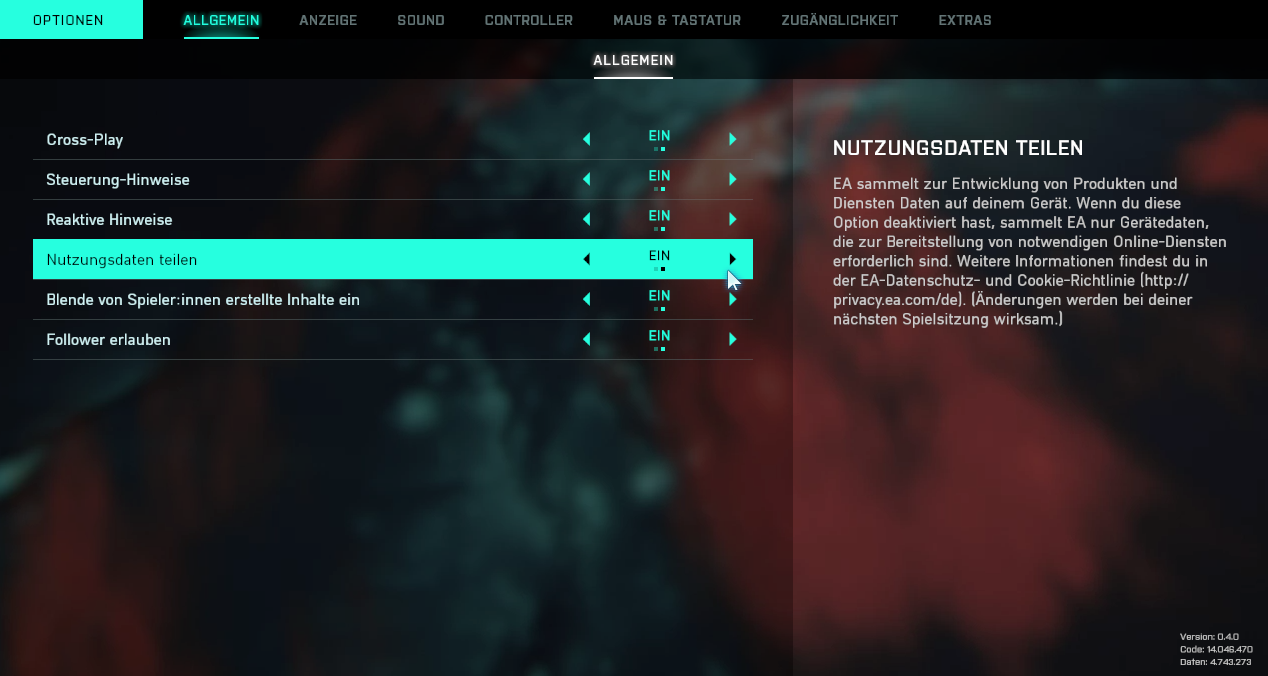
Task: Open the Sound settings tab
Action: pyautogui.click(x=420, y=20)
